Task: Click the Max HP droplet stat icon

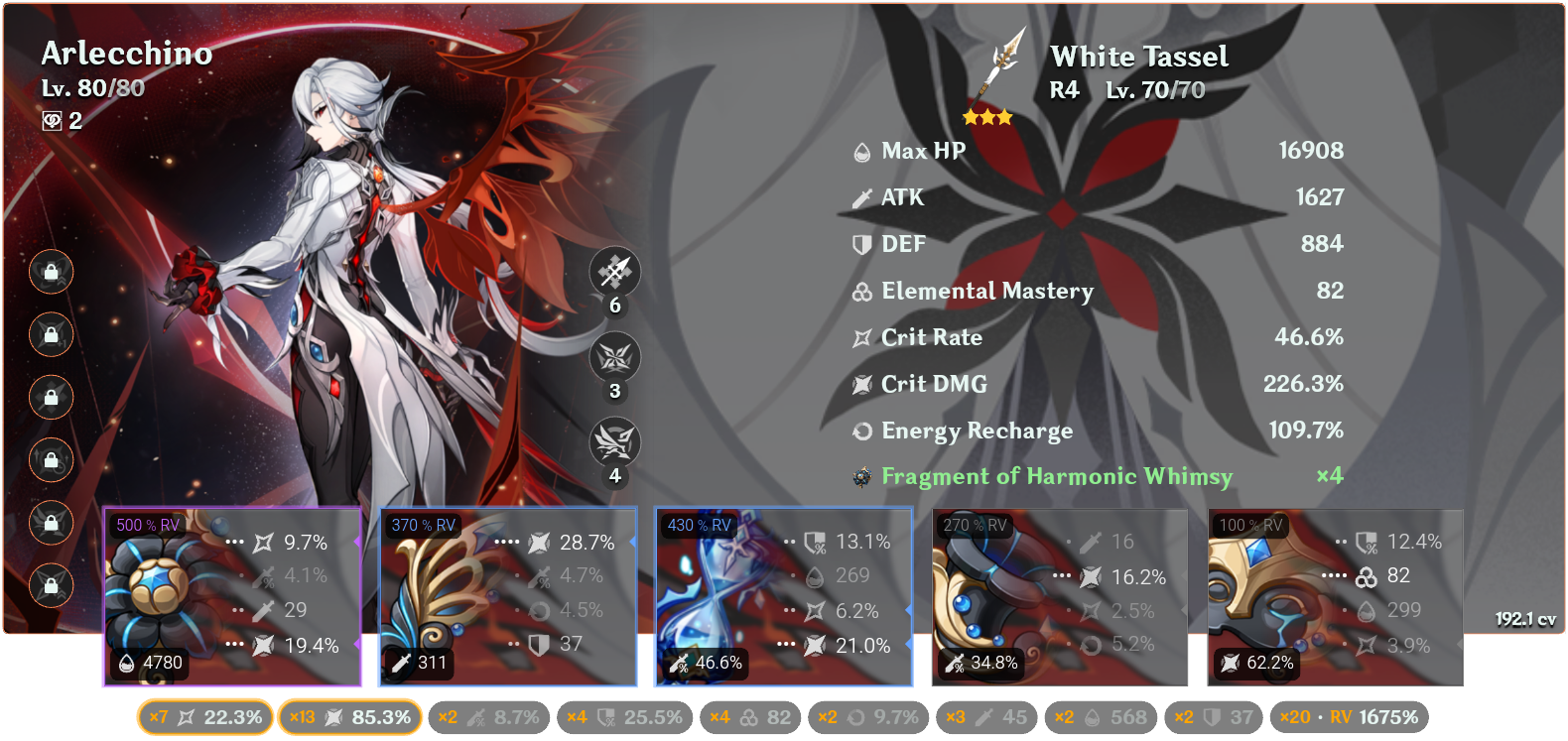Action: pyautogui.click(x=861, y=151)
